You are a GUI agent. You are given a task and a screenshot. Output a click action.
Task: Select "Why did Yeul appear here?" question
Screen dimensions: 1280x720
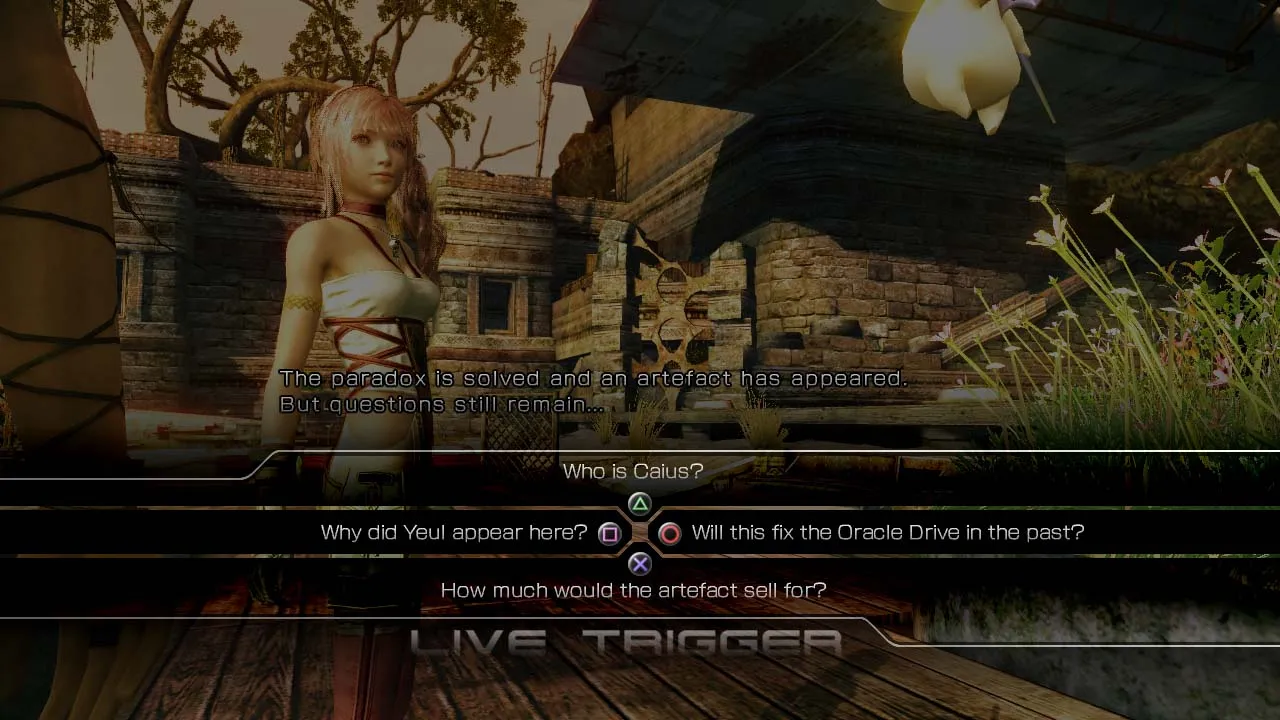[454, 533]
